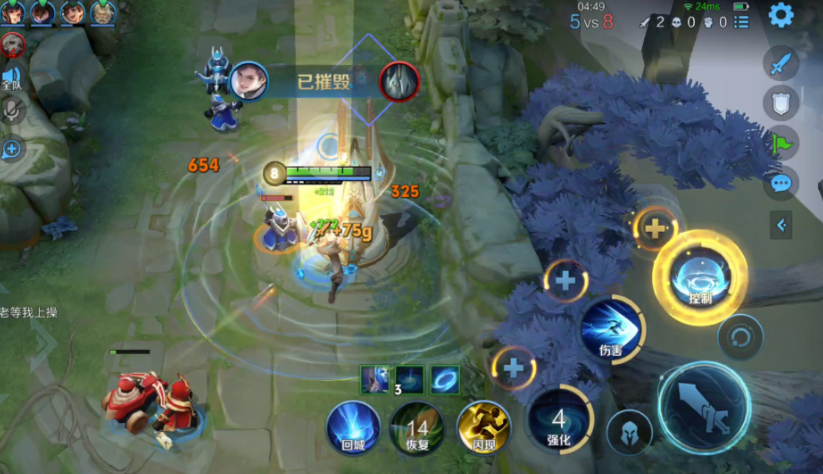Send the defend signal with shield icon
The width and height of the screenshot is (823, 474).
780,102
